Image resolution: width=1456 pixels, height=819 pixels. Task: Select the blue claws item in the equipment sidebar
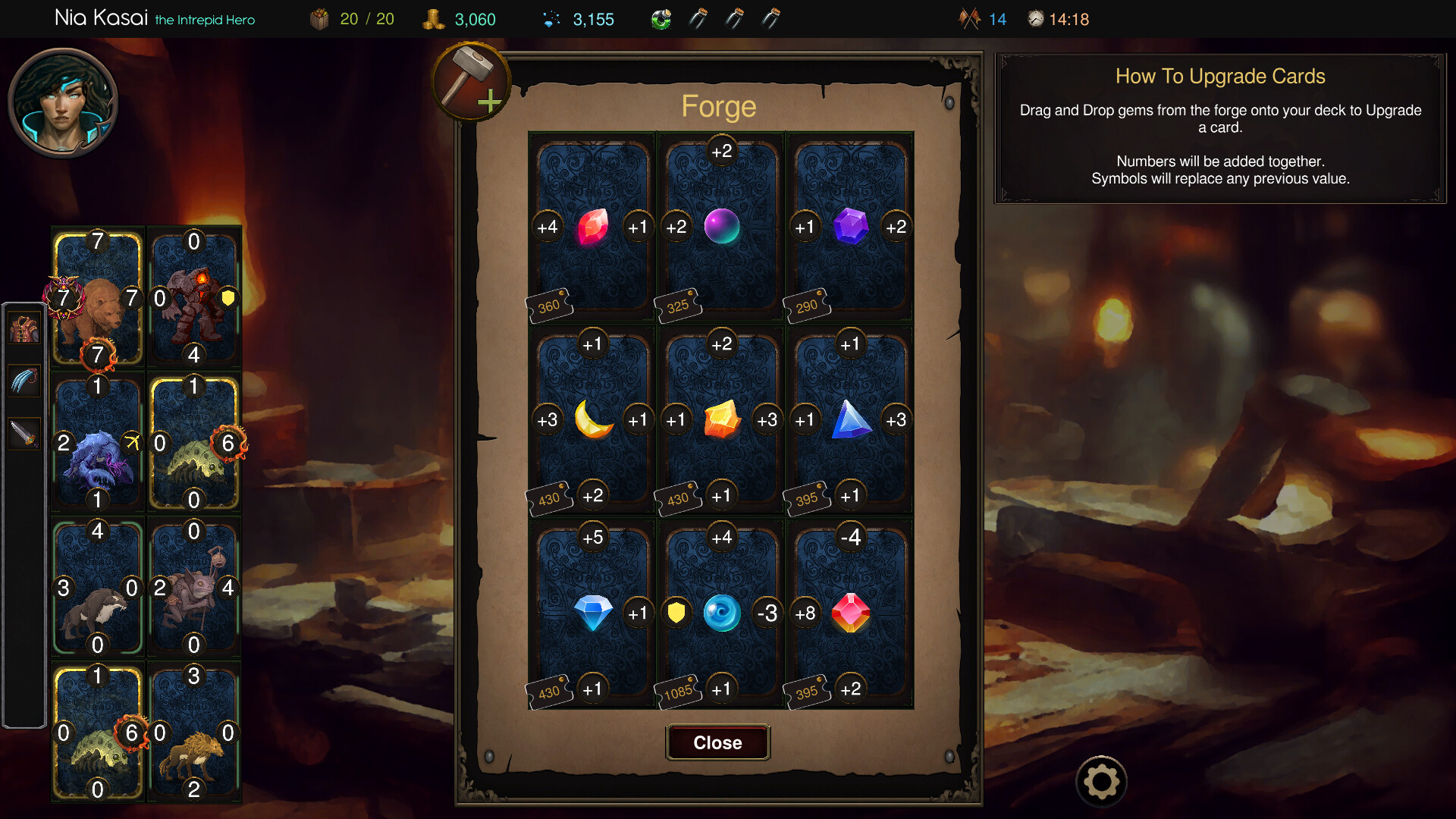point(24,381)
